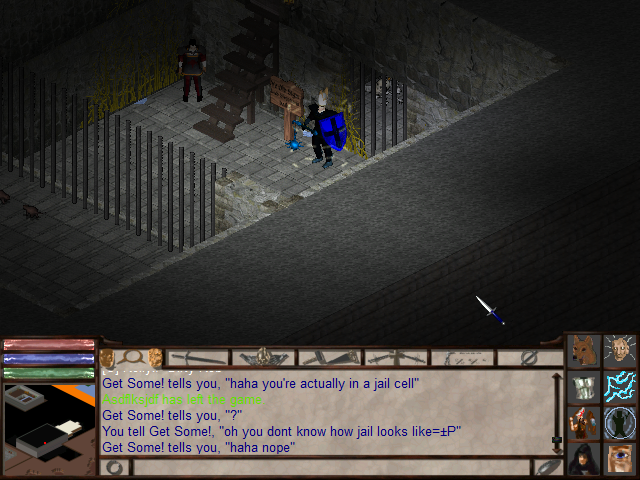Click the hooded figure icon
The height and width of the screenshot is (480, 640).
583,457
